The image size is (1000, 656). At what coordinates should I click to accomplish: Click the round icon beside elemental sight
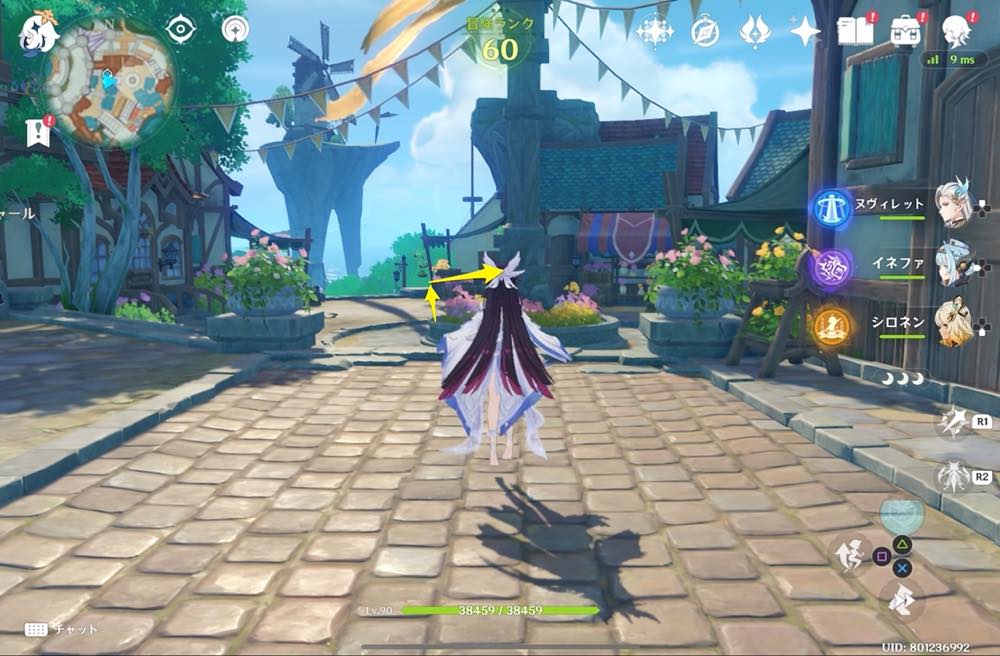(236, 29)
